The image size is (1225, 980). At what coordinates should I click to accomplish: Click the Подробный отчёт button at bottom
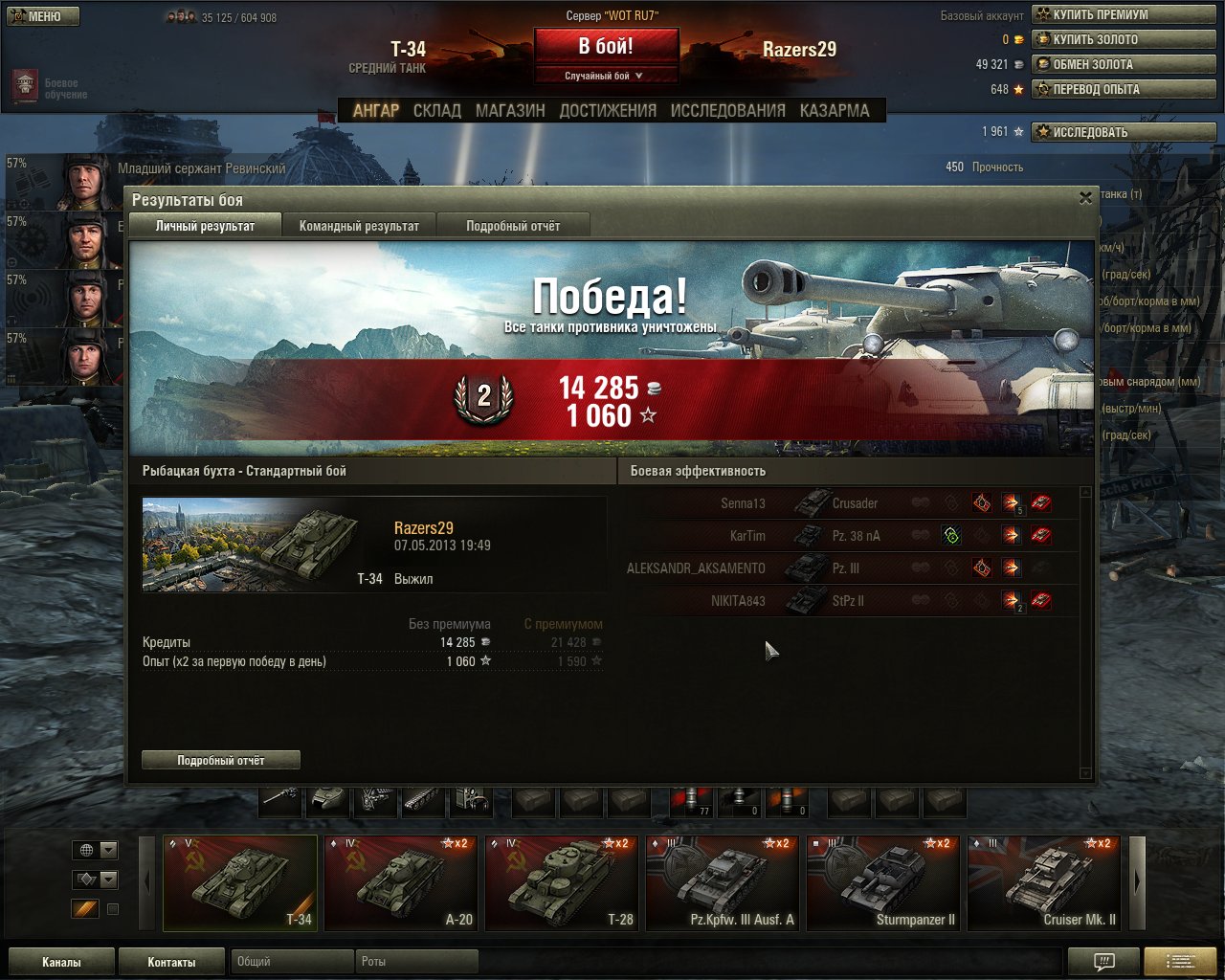coord(221,760)
